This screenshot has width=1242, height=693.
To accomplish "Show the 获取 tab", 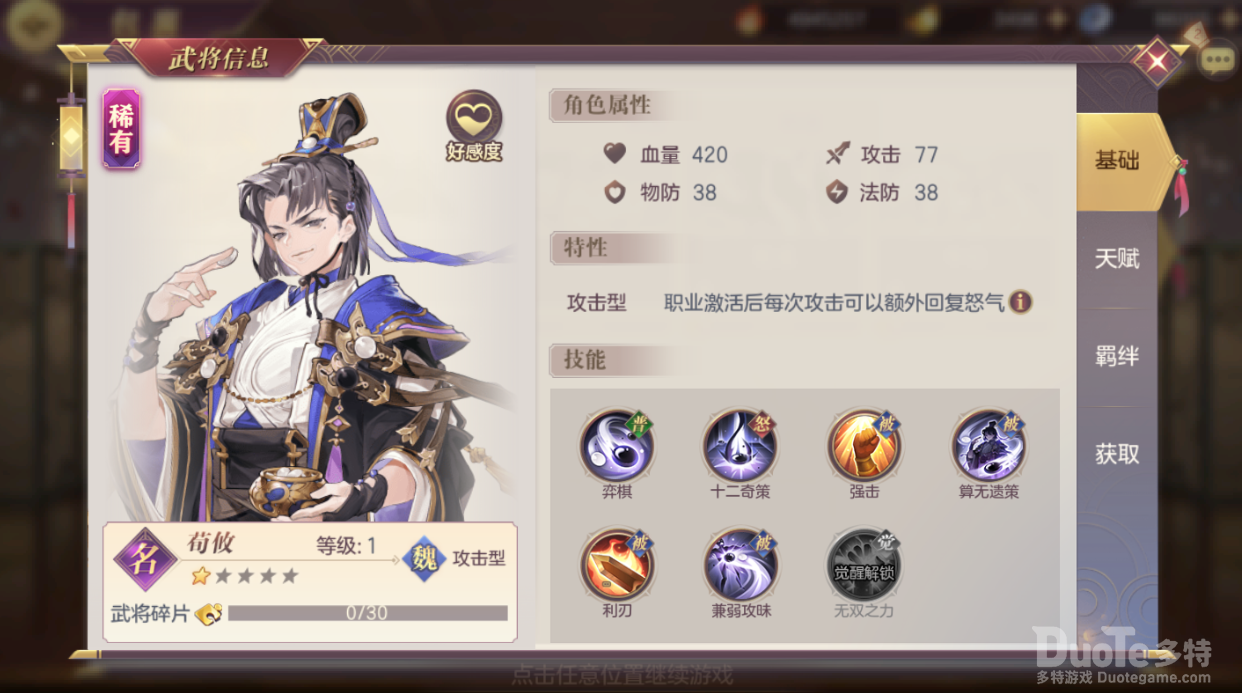I will [1117, 454].
